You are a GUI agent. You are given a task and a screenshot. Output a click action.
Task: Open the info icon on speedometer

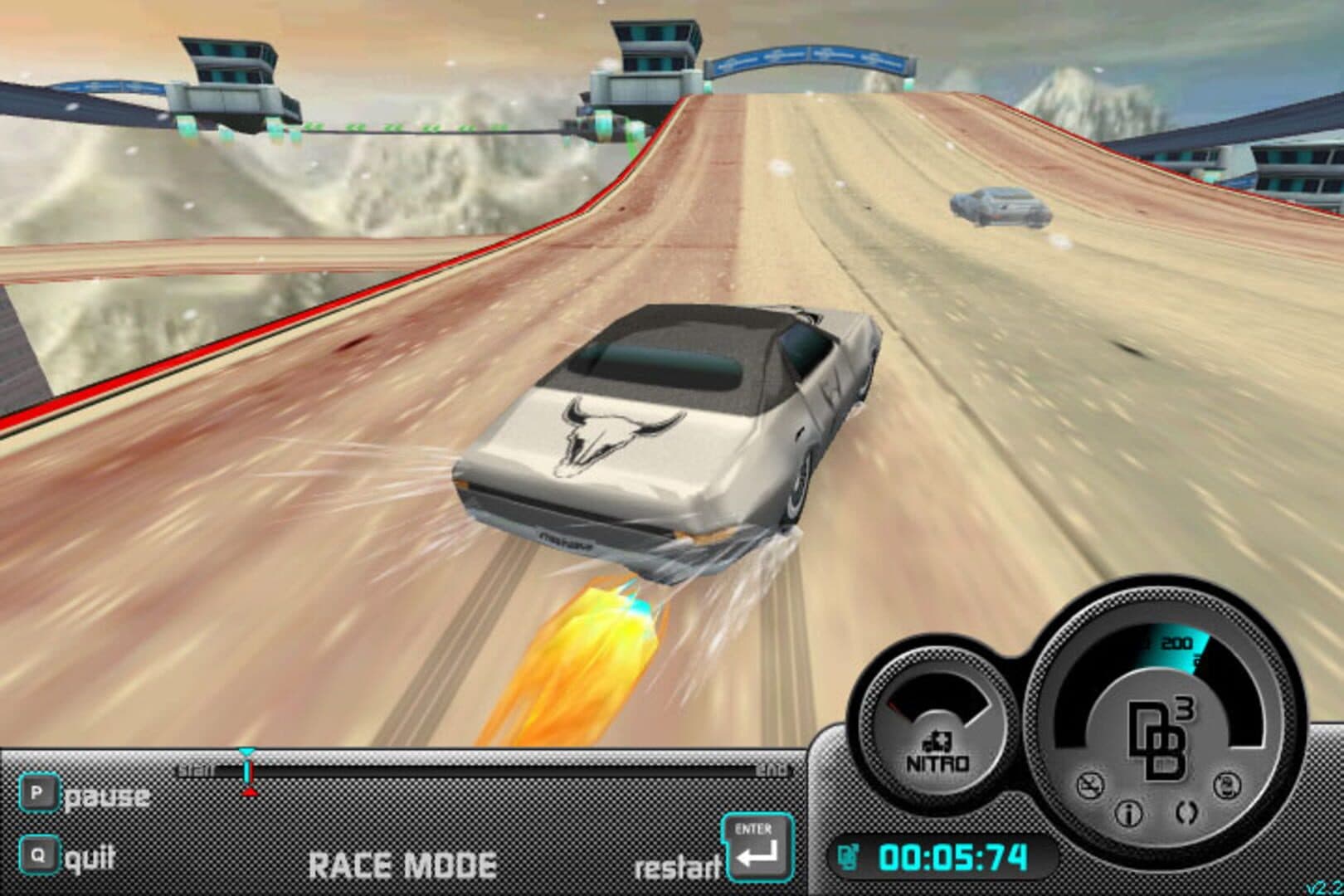click(1127, 815)
